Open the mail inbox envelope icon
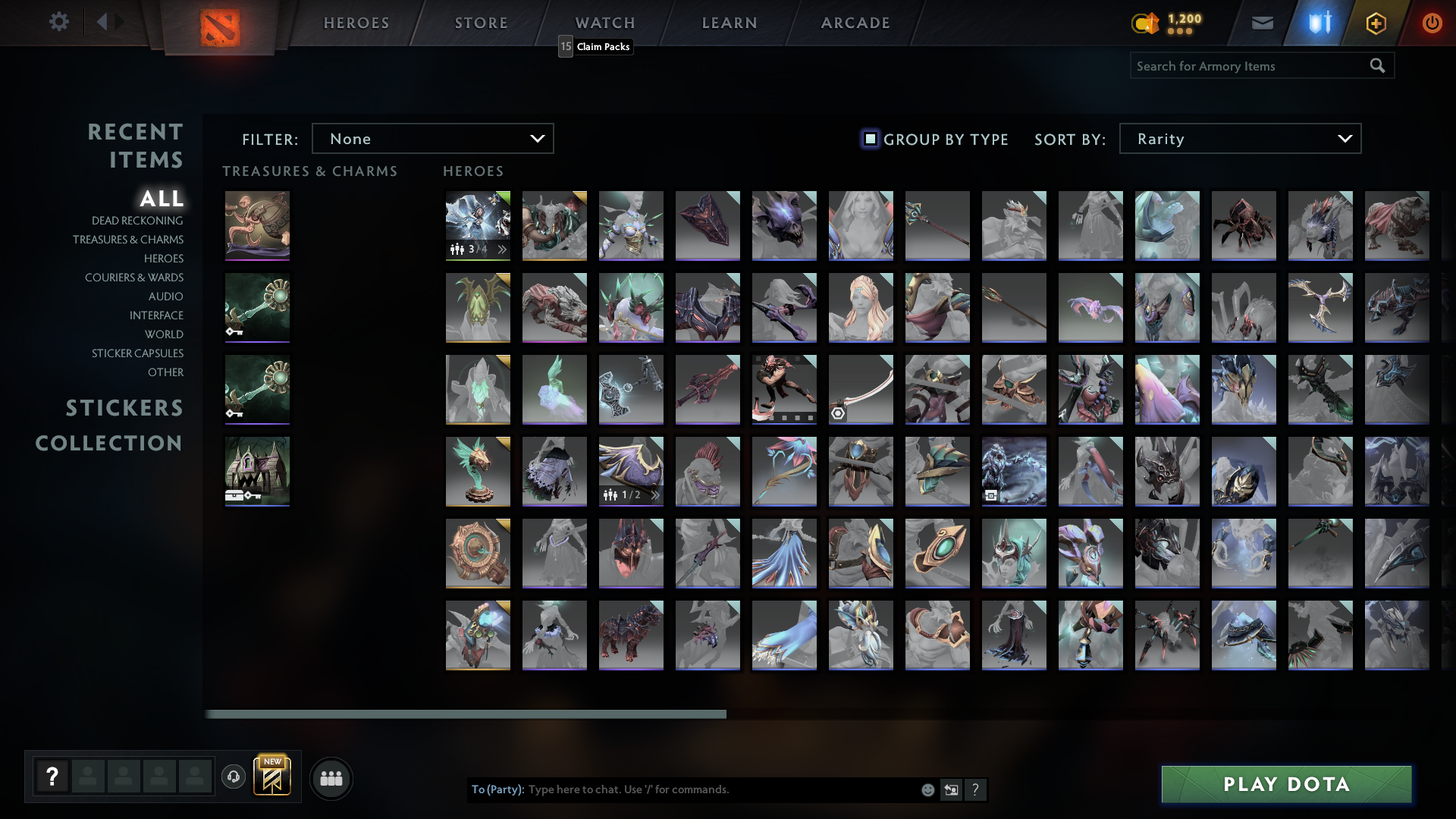 [x=1262, y=23]
